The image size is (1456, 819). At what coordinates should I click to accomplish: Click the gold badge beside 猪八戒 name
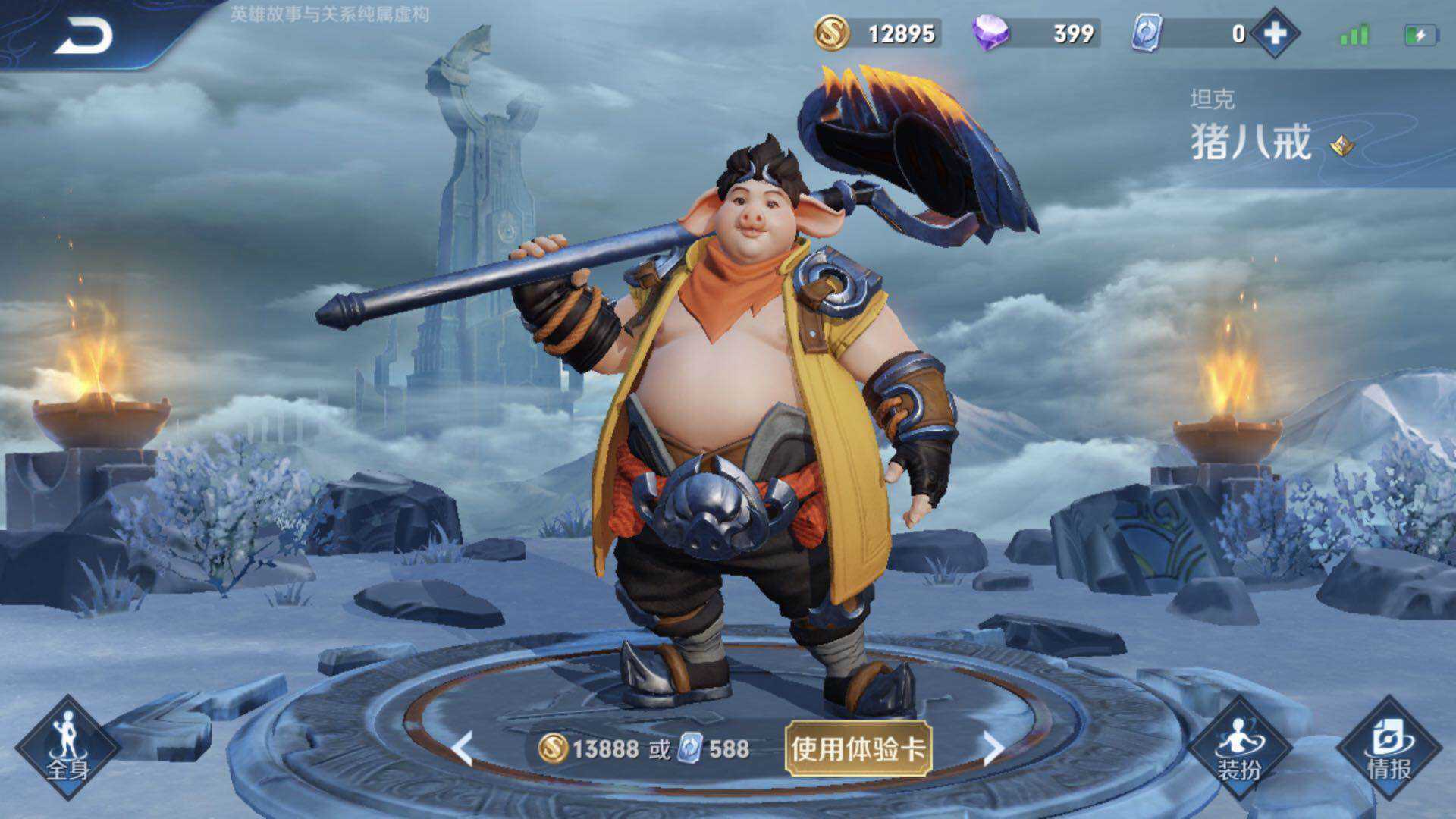[1342, 145]
